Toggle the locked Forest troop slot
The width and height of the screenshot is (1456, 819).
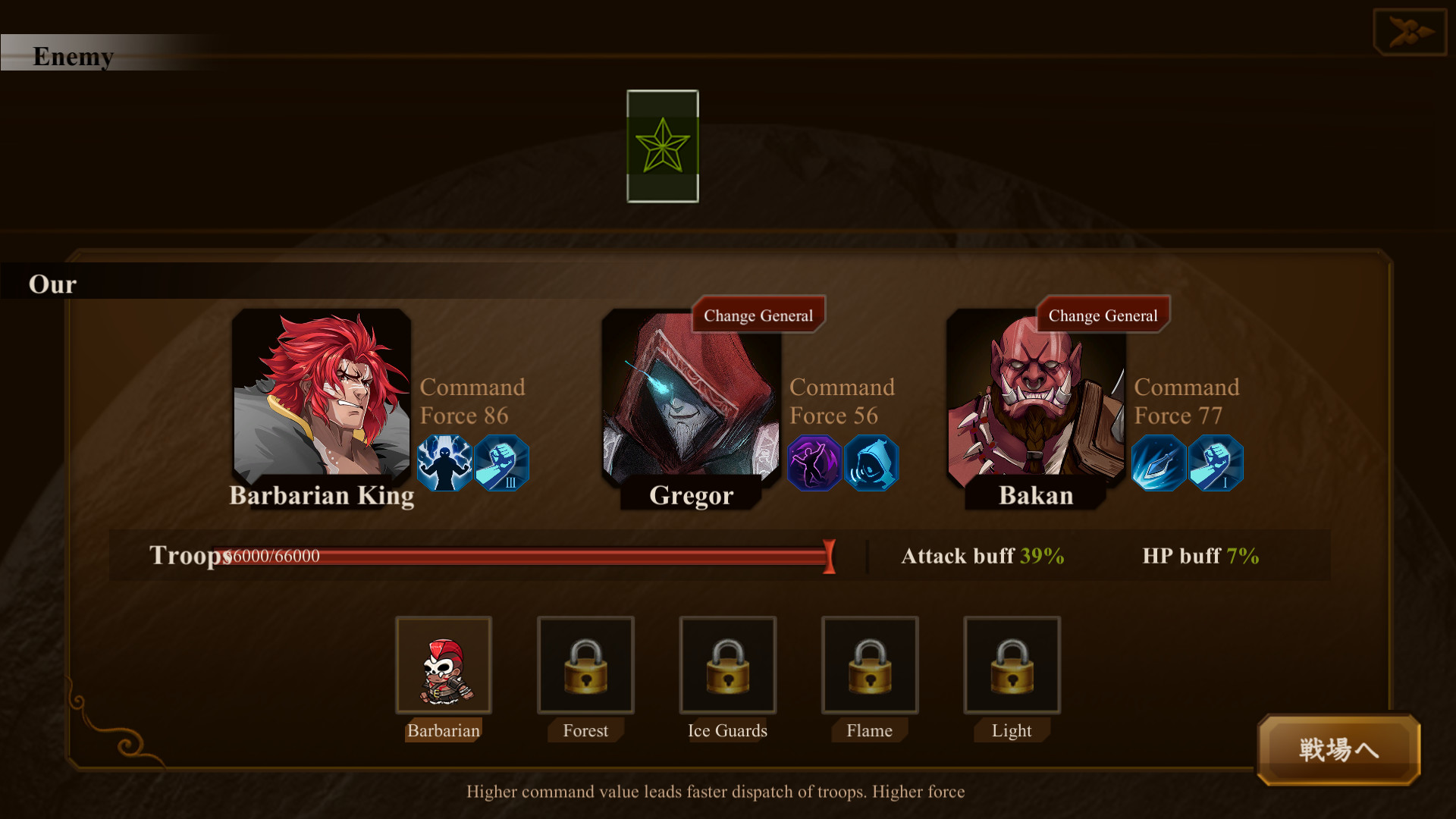585,665
